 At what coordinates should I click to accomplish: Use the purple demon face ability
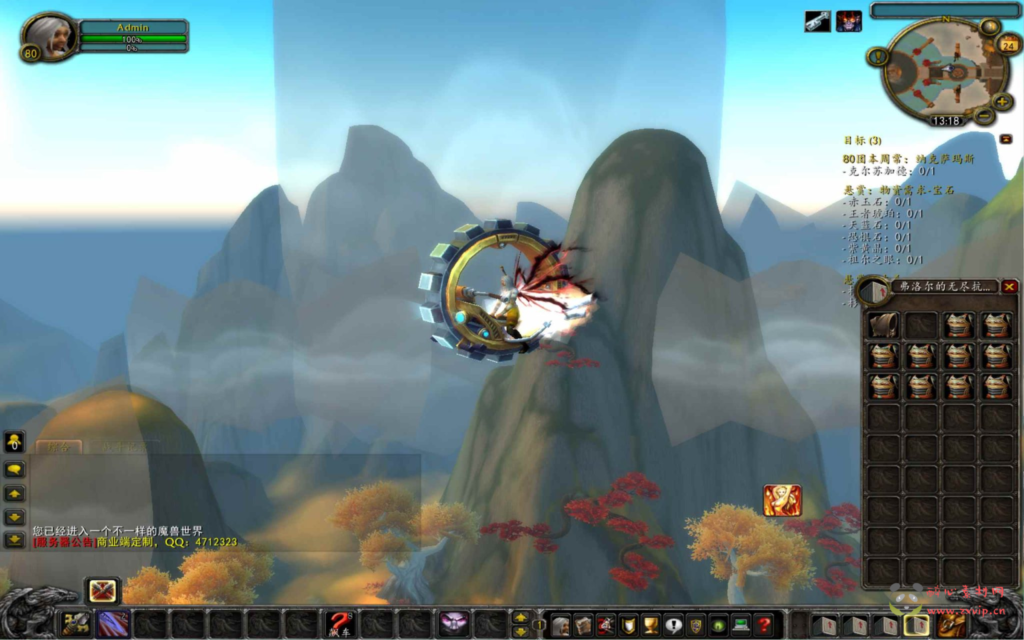454,623
